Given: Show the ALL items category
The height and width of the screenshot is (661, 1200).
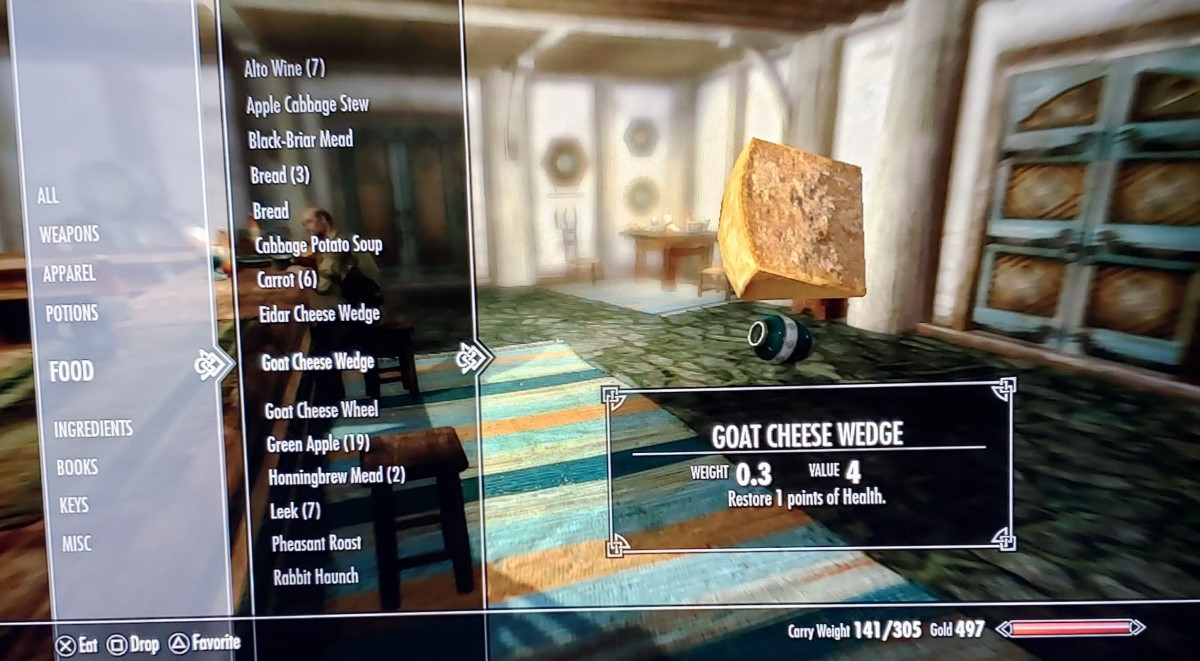Looking at the screenshot, I should coord(48,196).
